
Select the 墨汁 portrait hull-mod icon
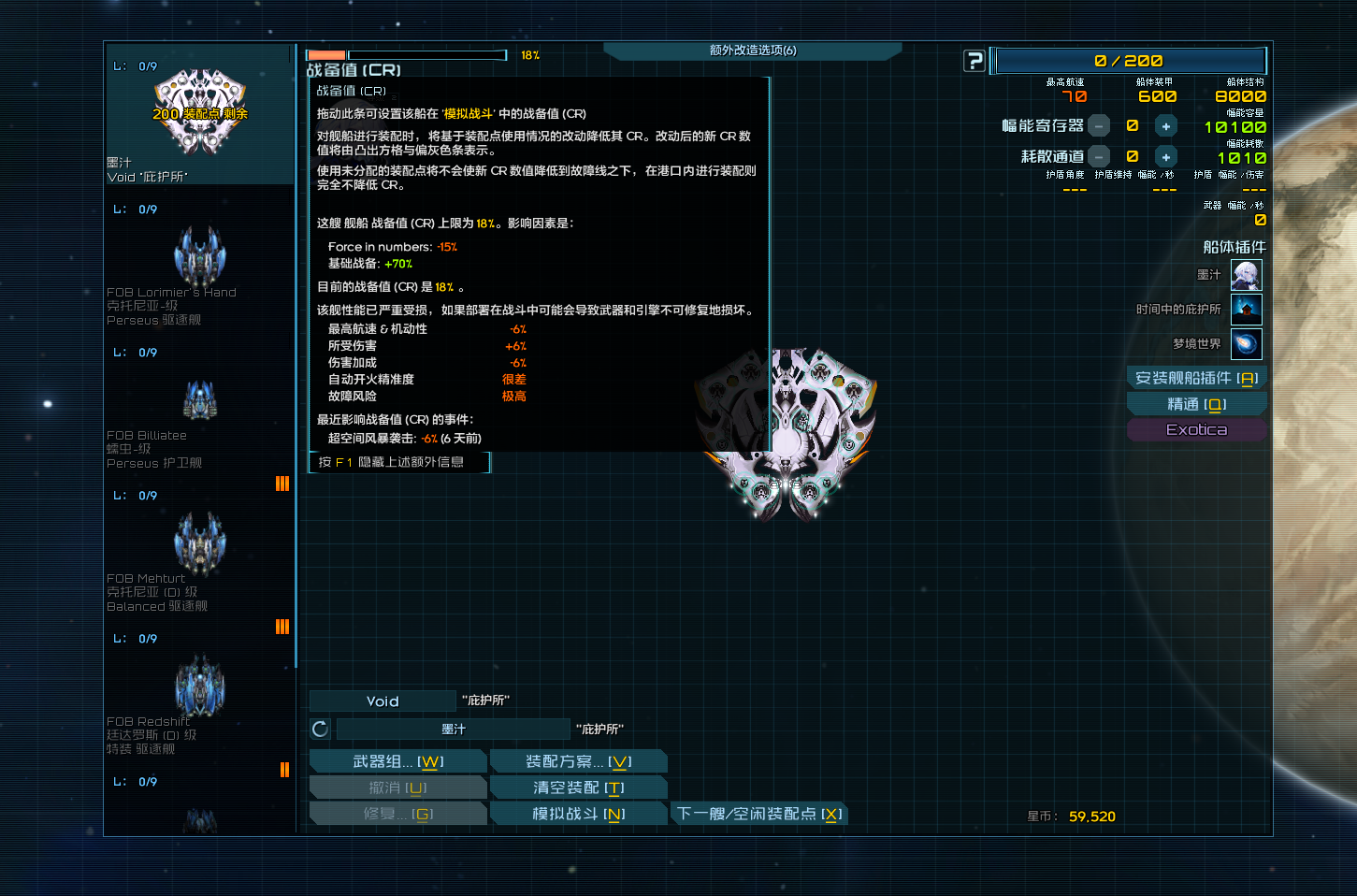point(1248,275)
